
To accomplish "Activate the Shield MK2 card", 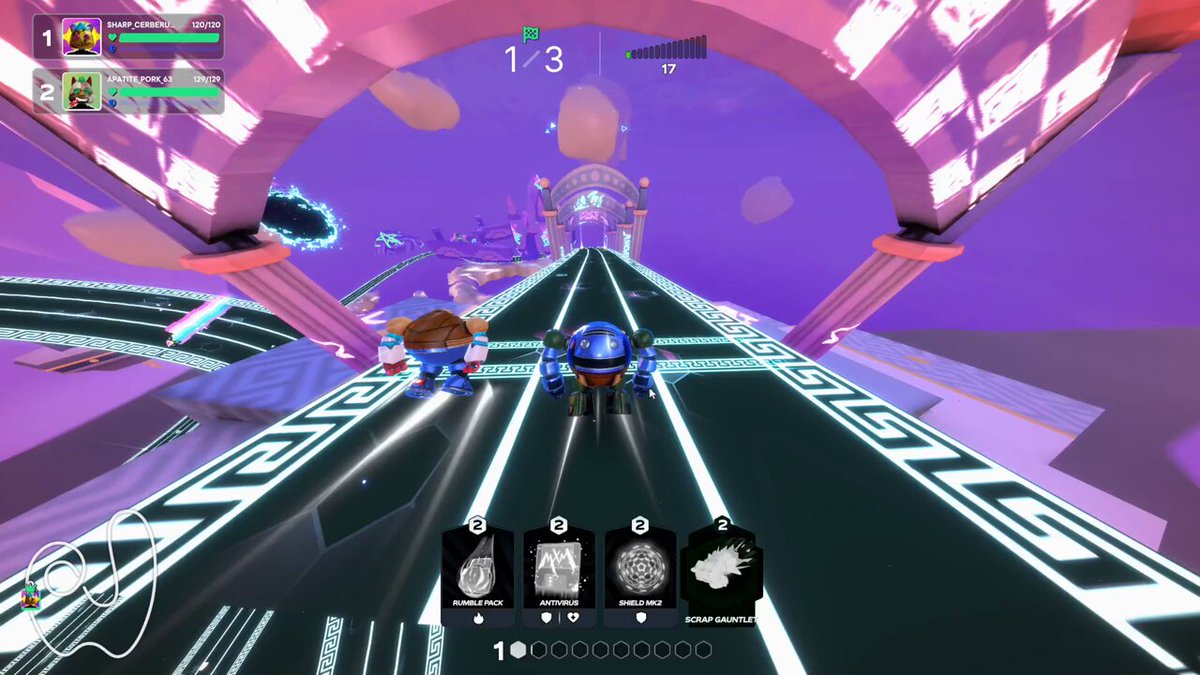I will pos(640,575).
